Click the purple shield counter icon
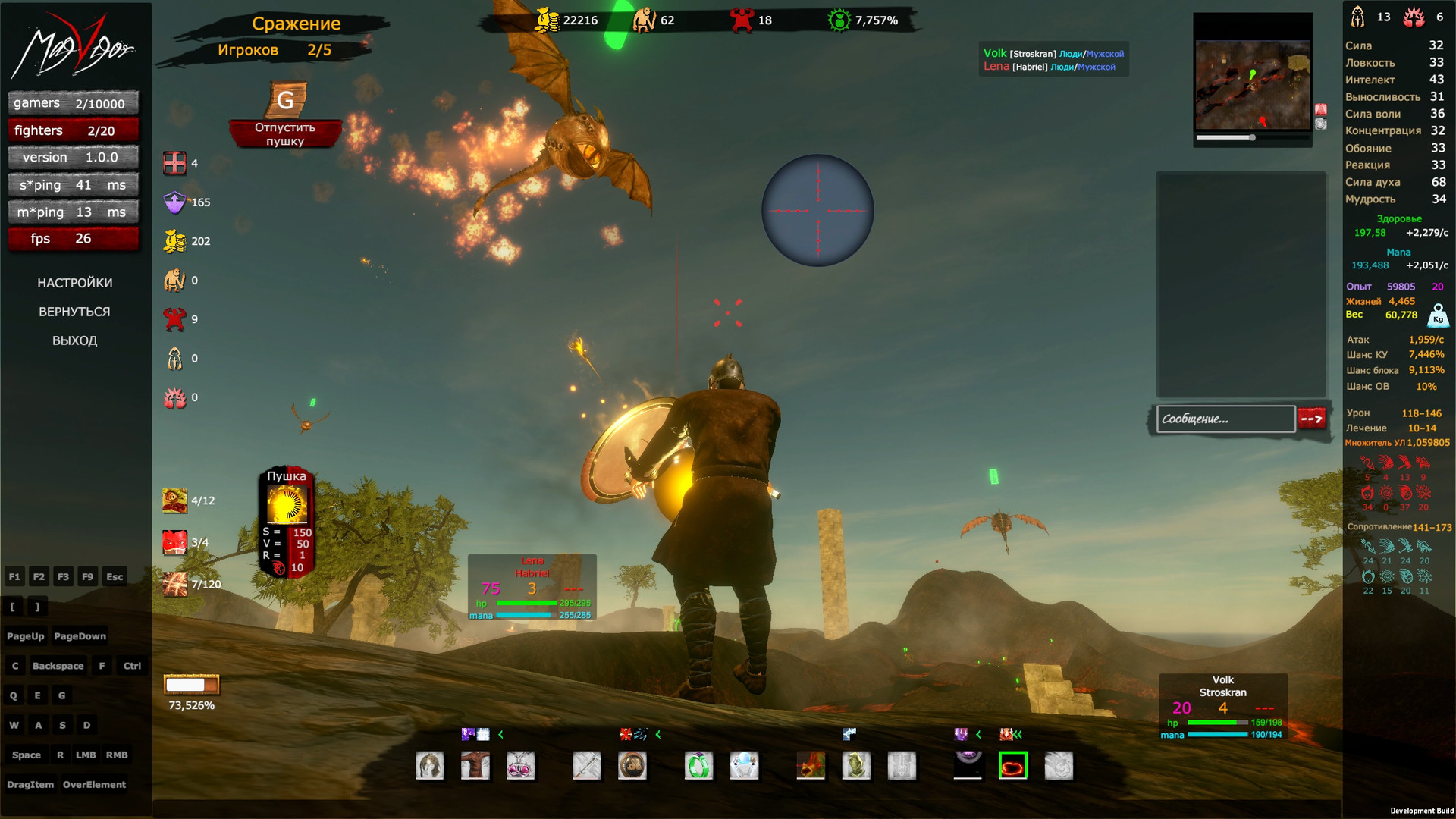The width and height of the screenshot is (1456, 819). click(175, 202)
